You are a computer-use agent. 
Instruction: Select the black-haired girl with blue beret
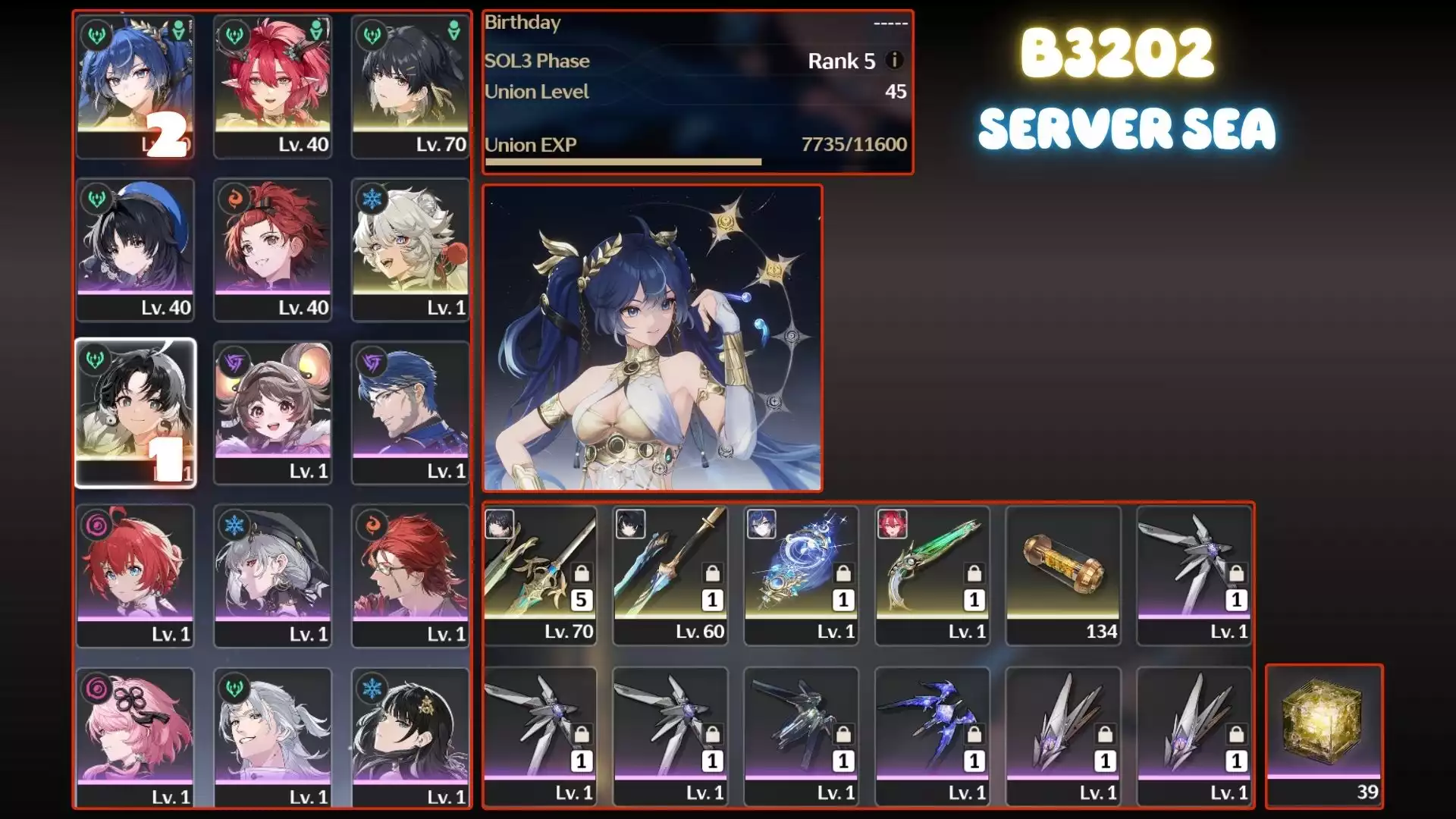tap(136, 248)
